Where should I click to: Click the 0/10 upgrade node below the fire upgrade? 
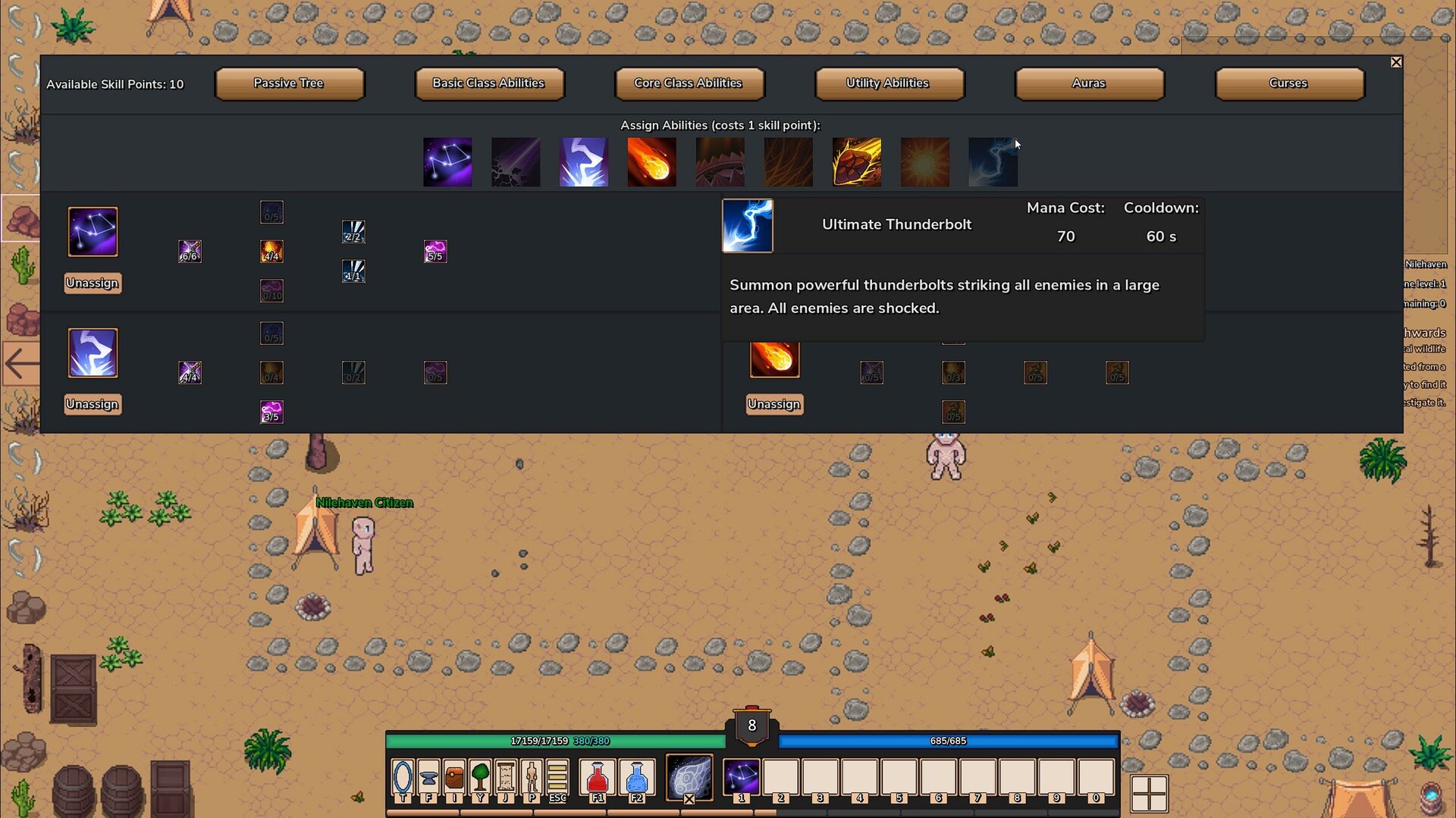[x=271, y=290]
